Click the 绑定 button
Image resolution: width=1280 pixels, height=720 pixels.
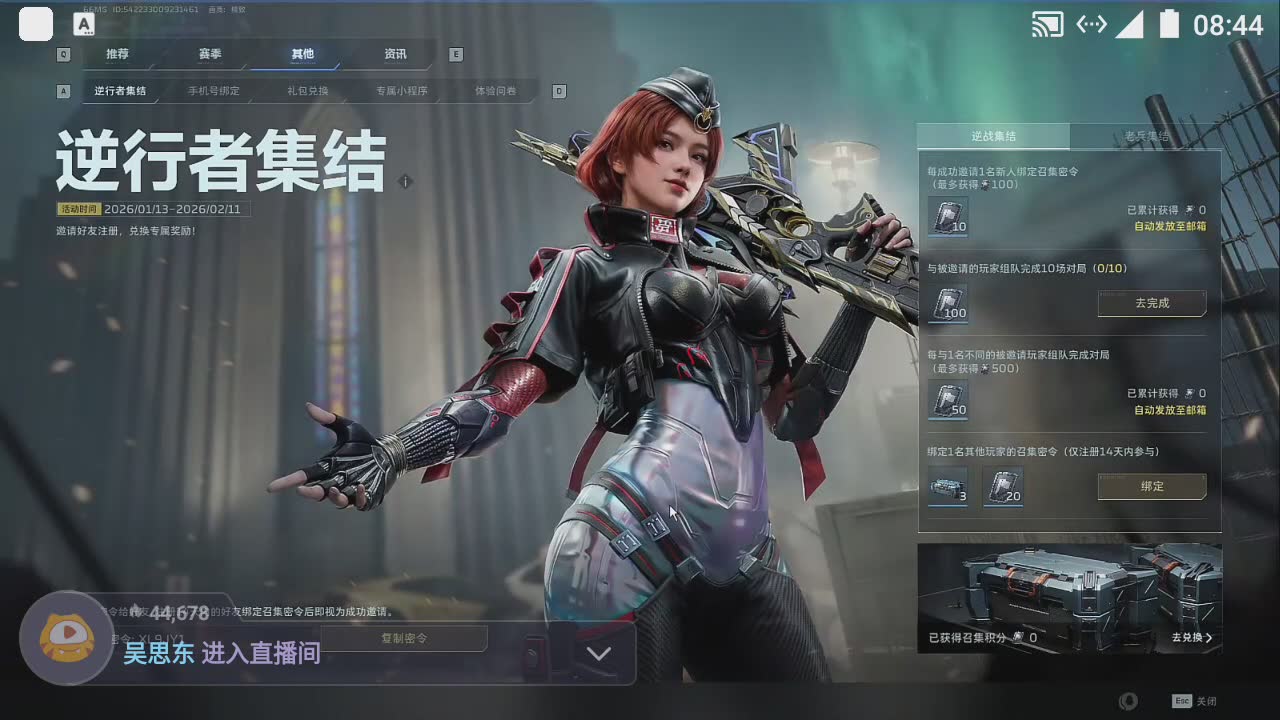pos(1152,487)
